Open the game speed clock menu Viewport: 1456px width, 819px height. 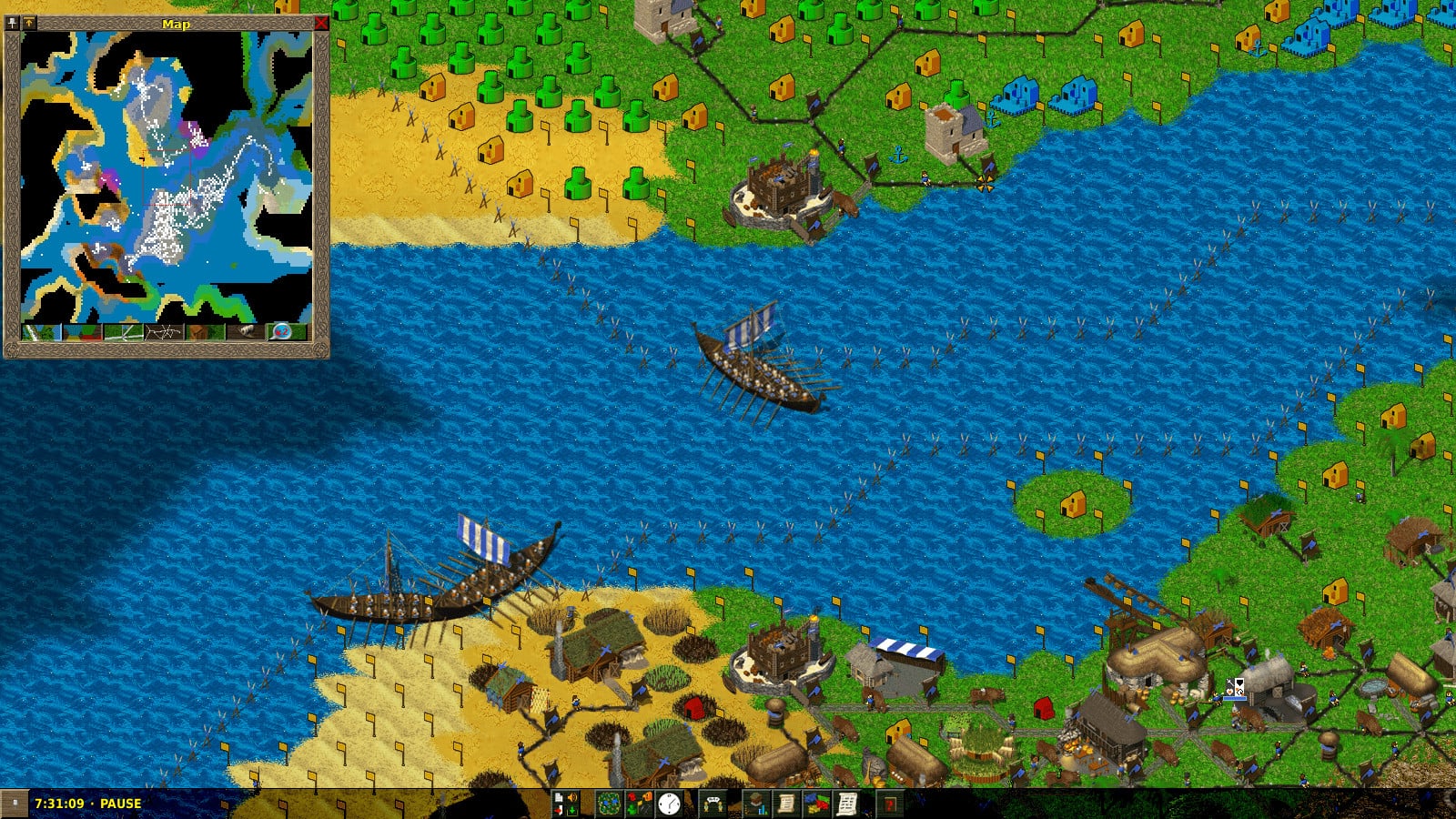click(669, 803)
